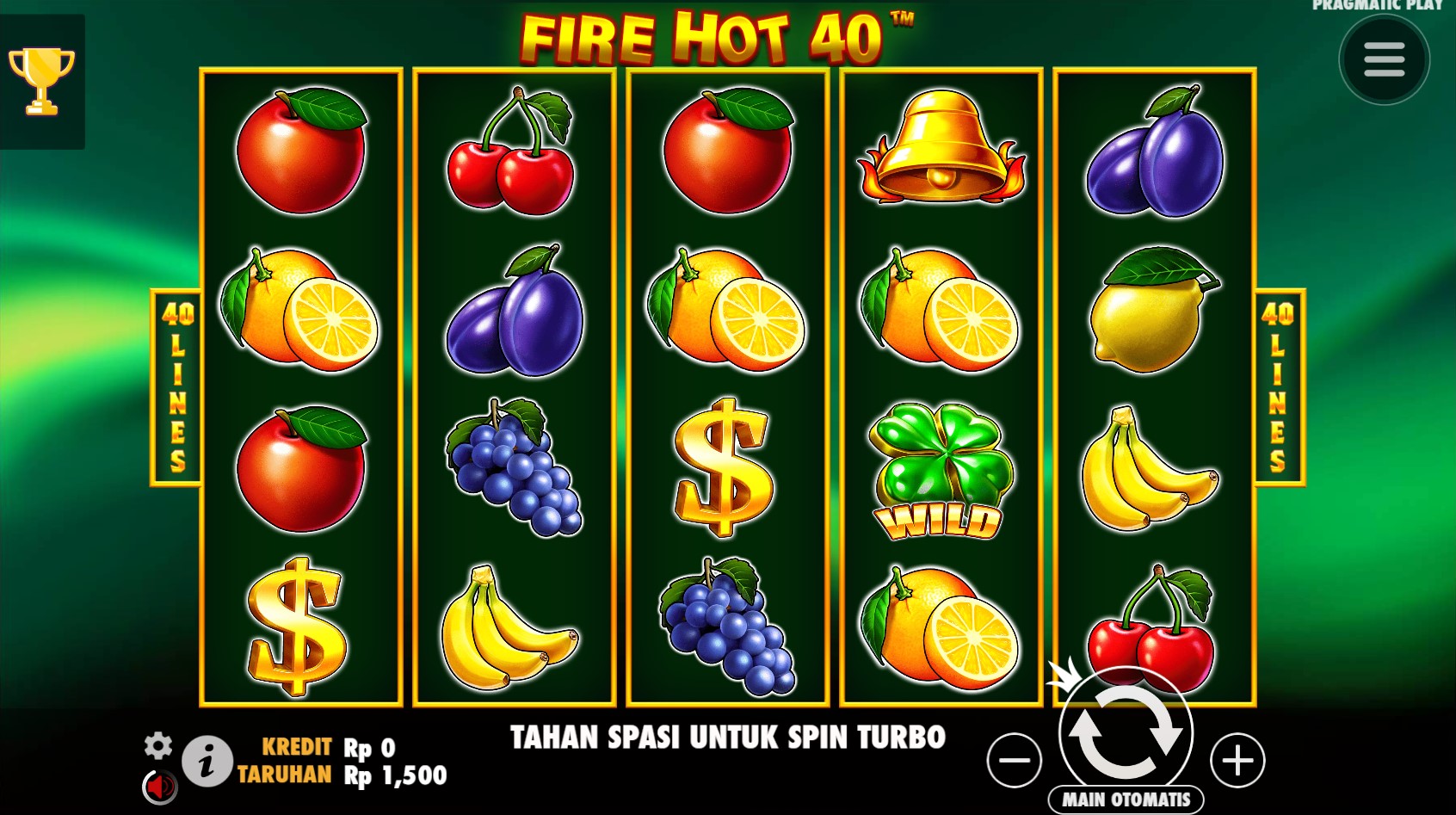Show the game info paytable
The height and width of the screenshot is (815, 1456).
(207, 762)
